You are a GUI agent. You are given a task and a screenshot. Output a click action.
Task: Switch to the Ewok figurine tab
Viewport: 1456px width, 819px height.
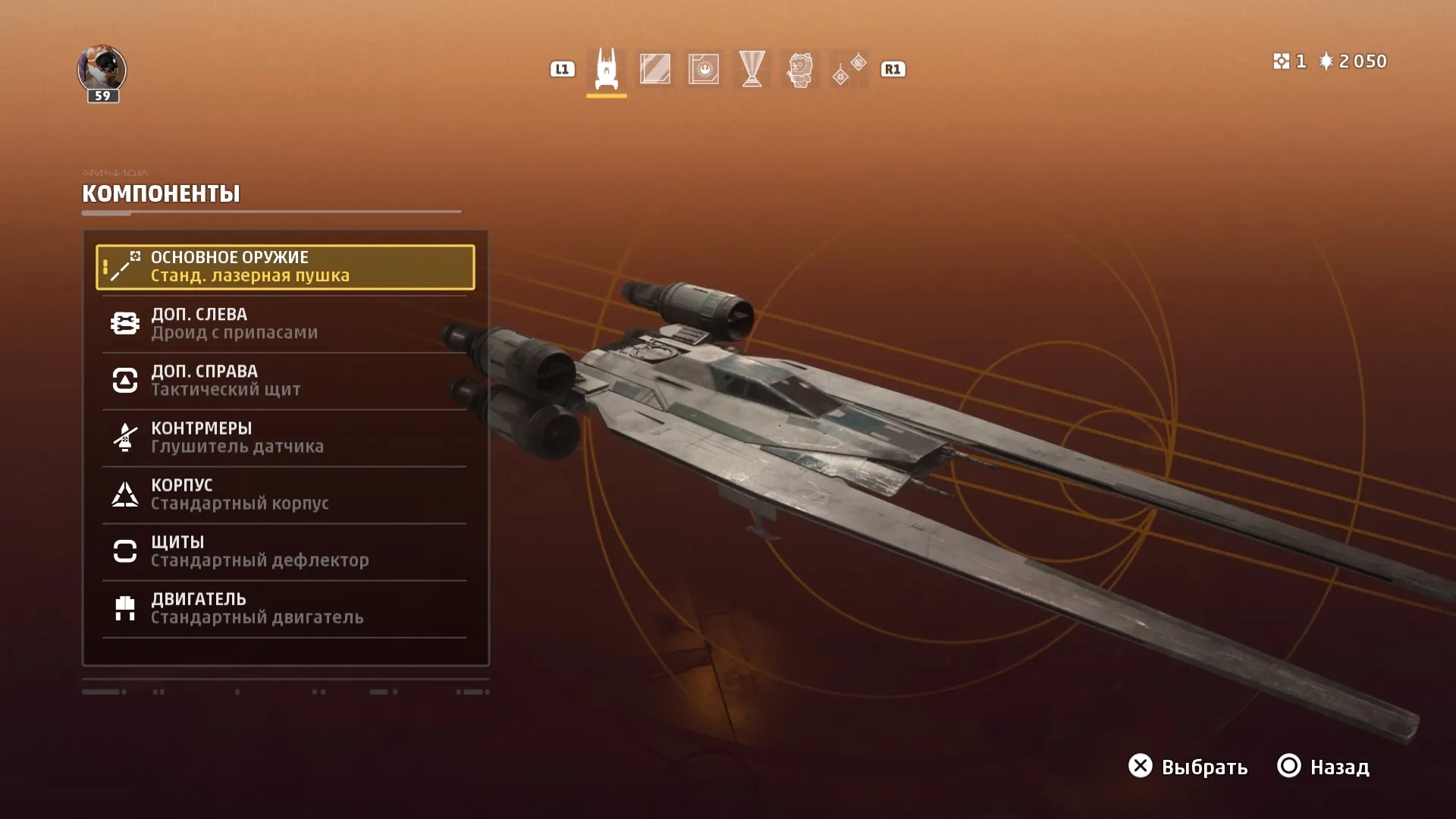(800, 70)
